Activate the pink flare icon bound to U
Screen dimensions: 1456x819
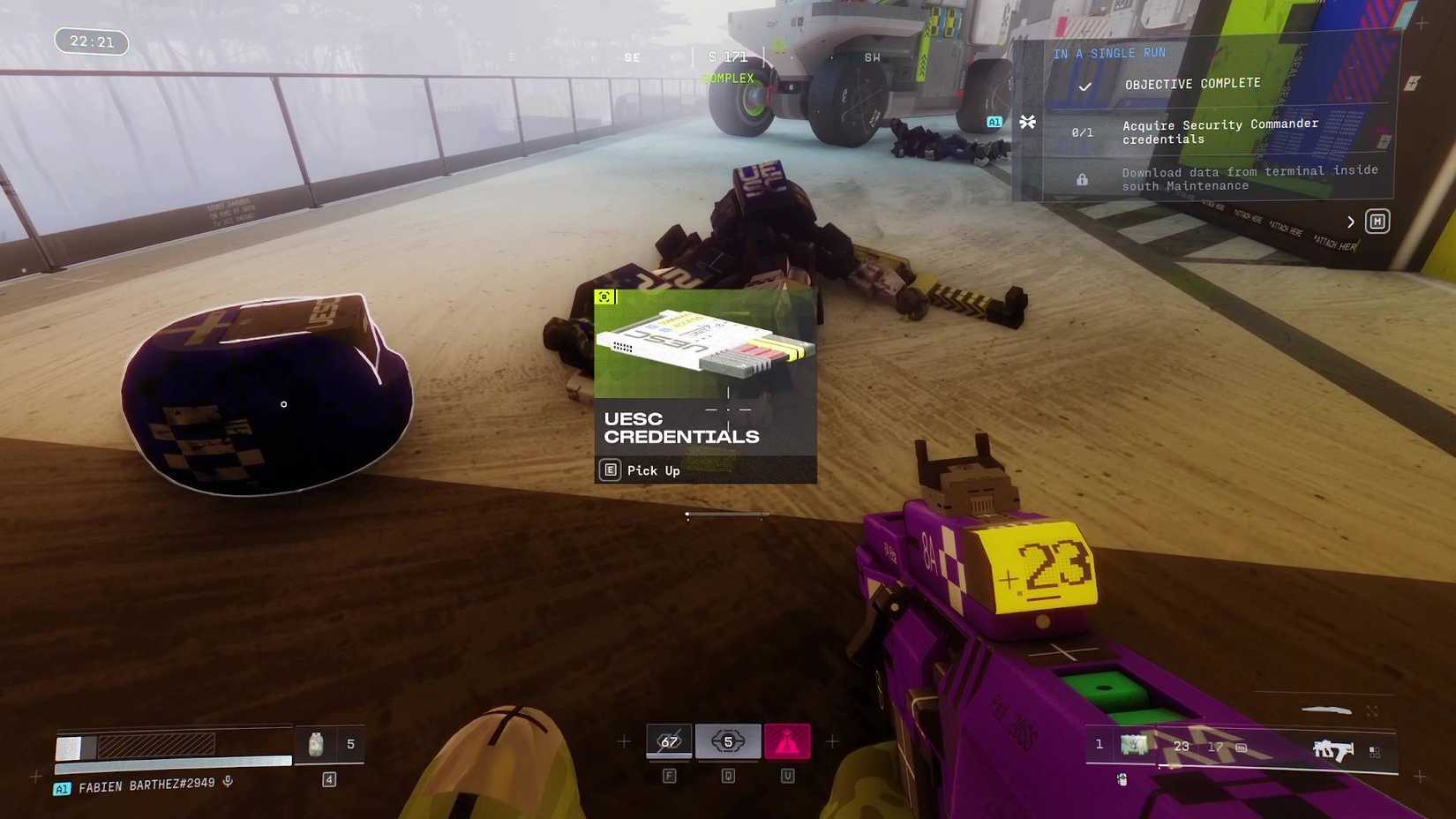point(786,741)
